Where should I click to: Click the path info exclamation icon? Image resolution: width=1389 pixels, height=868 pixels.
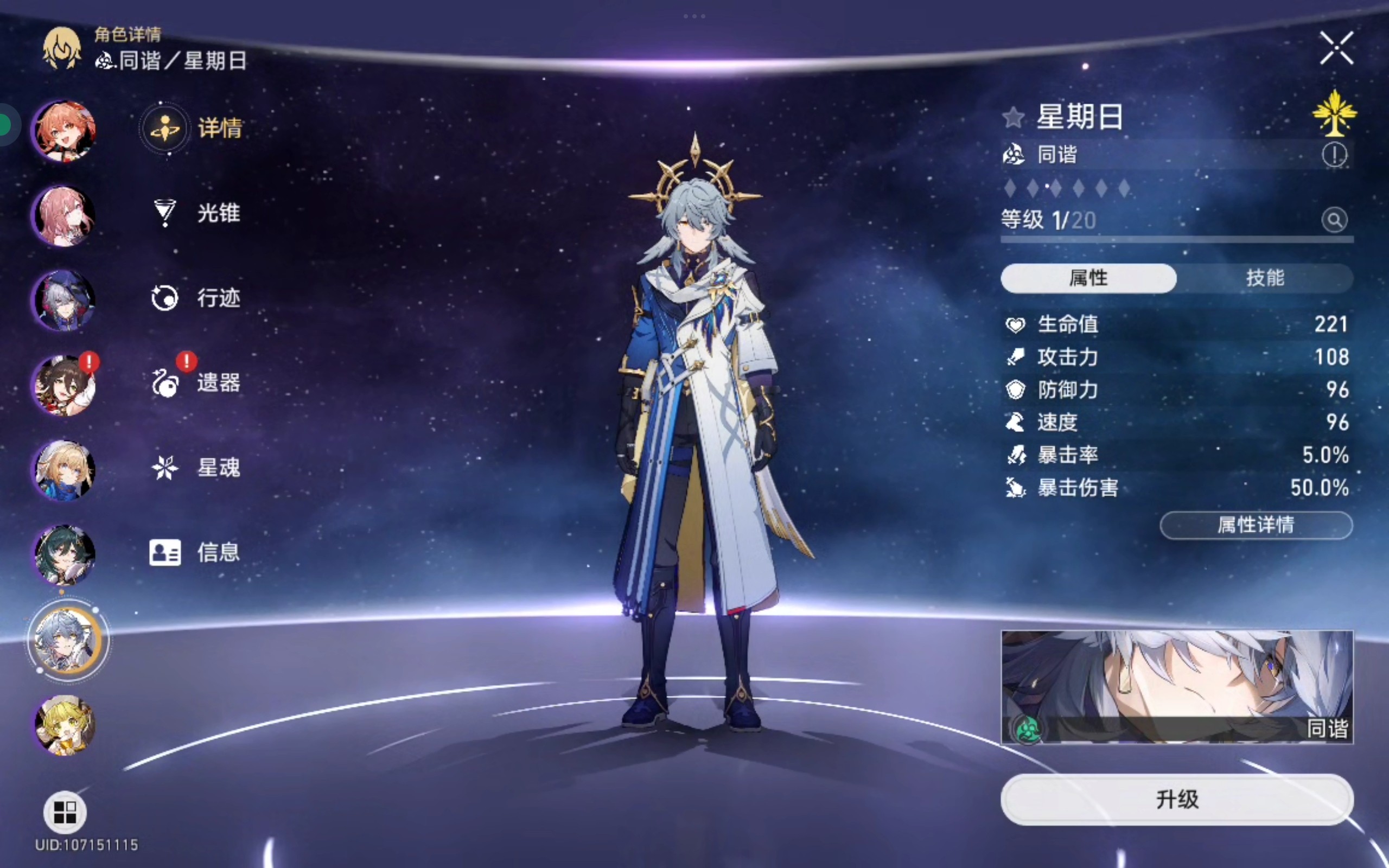click(1335, 155)
